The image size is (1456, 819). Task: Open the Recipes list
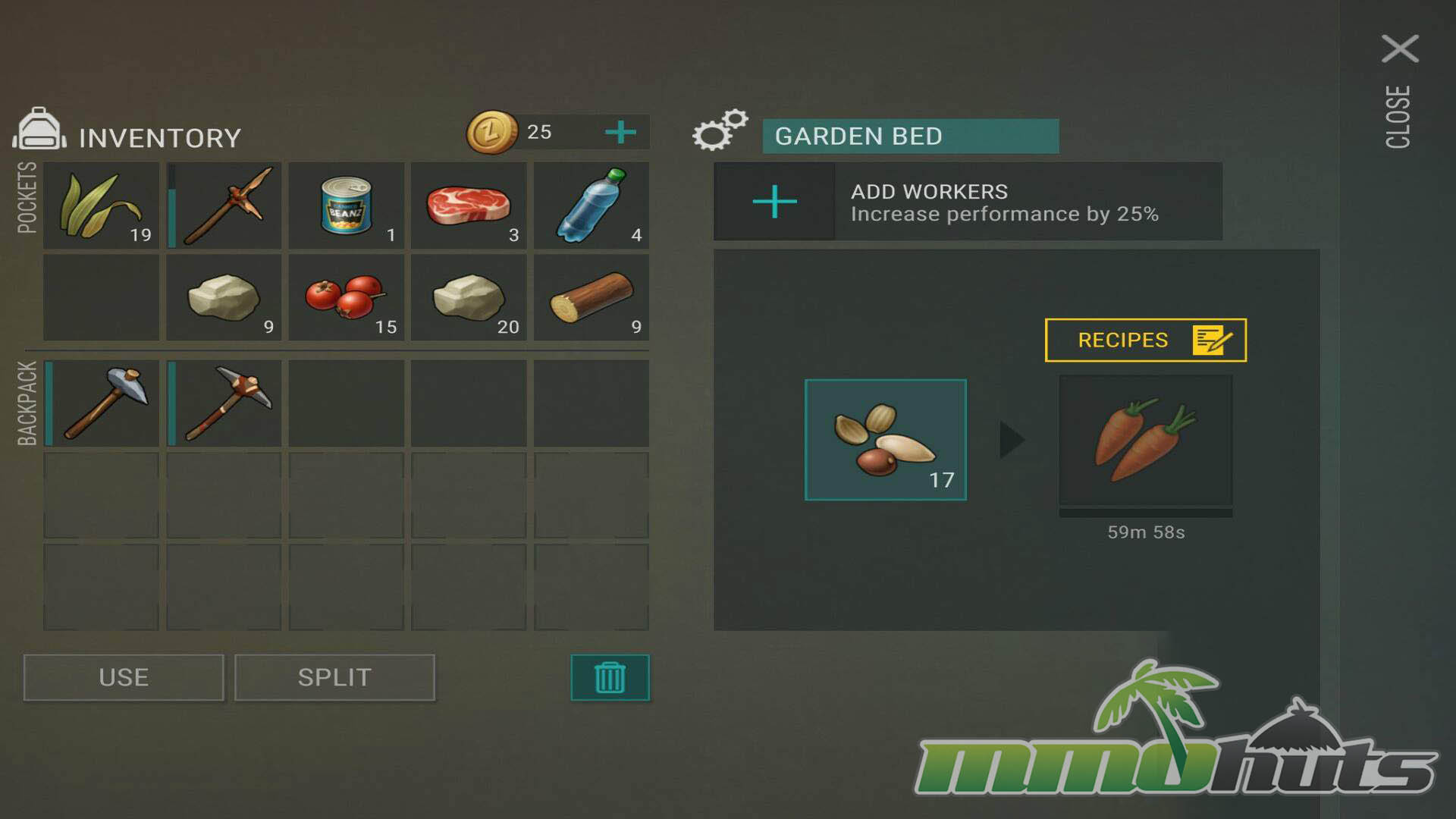click(x=1145, y=340)
